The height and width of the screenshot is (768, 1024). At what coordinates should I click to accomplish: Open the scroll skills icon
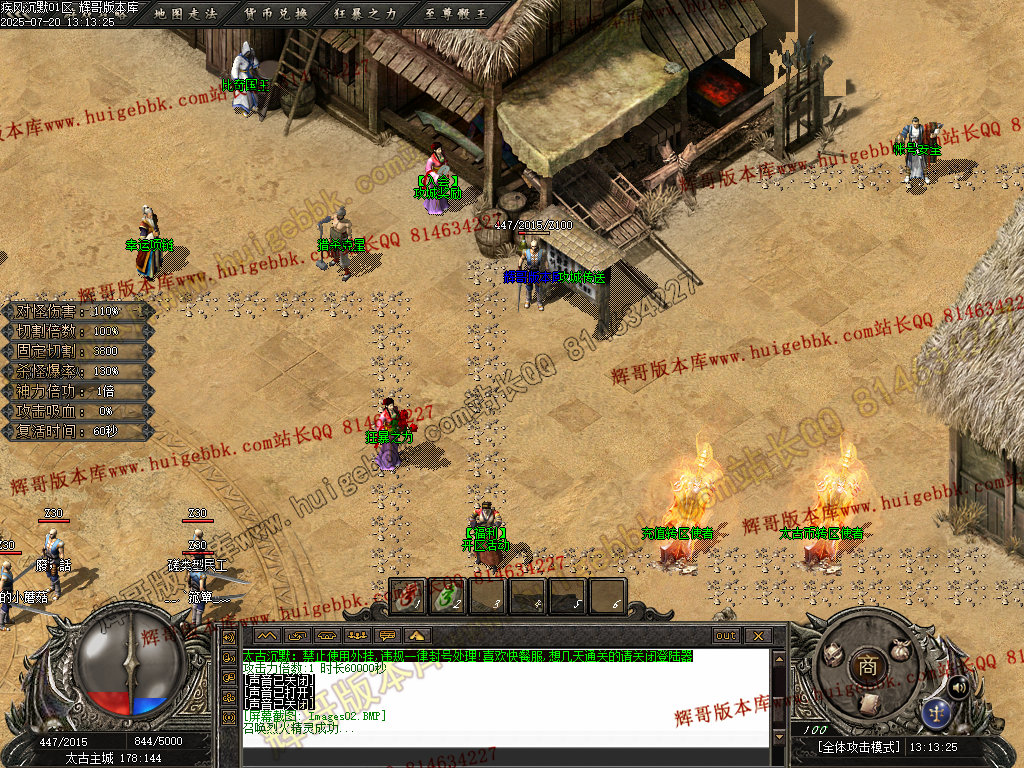pyautogui.click(x=871, y=702)
